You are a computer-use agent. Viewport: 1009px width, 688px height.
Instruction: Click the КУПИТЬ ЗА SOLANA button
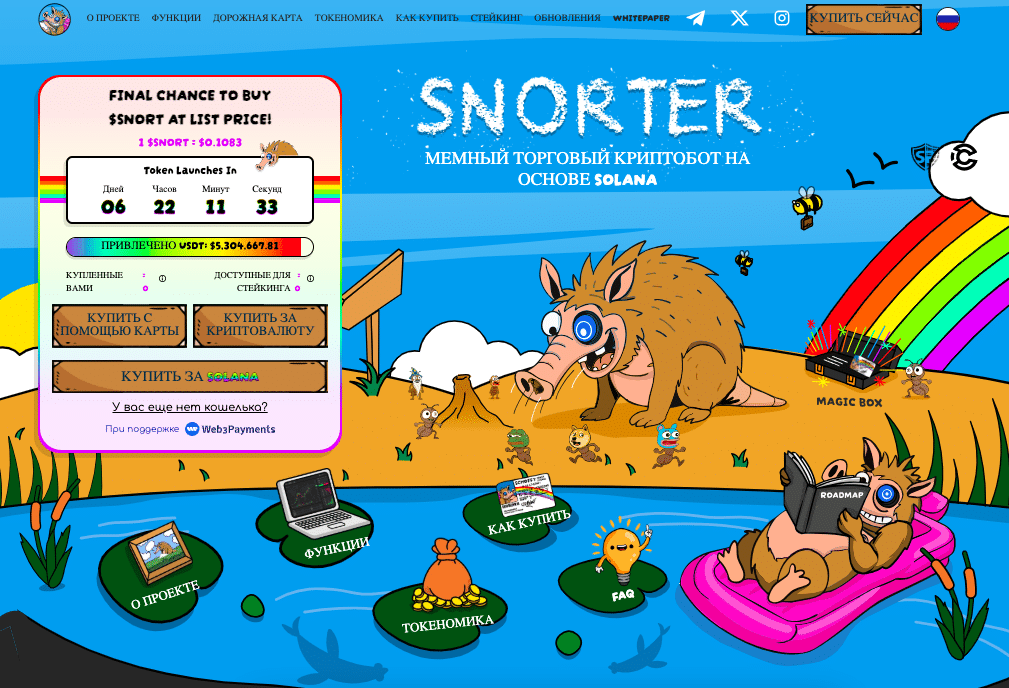pos(190,377)
